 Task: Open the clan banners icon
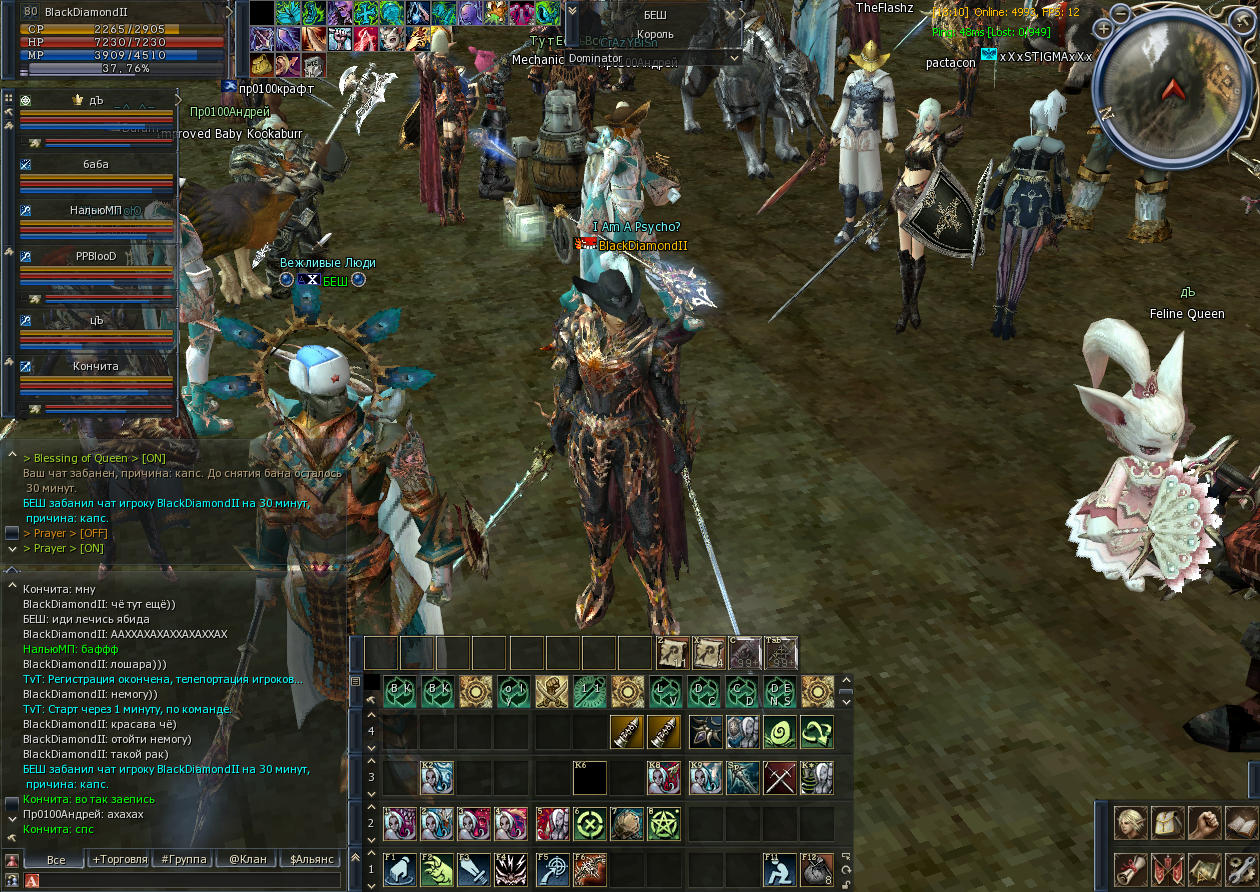coord(1167,868)
